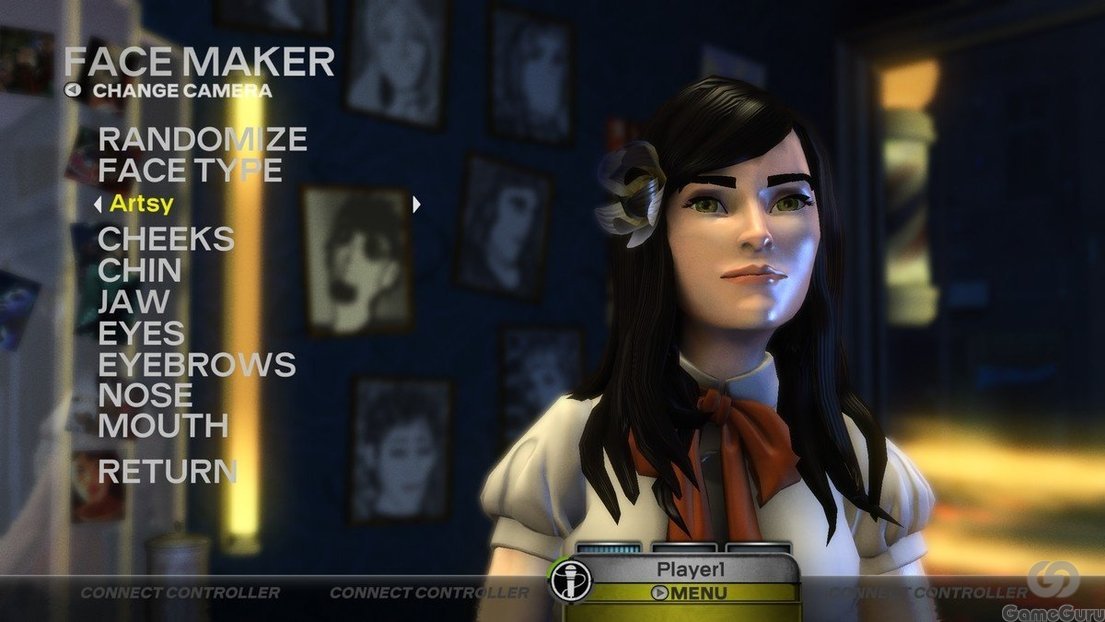
Task: Choose the Face Type entry
Action: (x=190, y=170)
